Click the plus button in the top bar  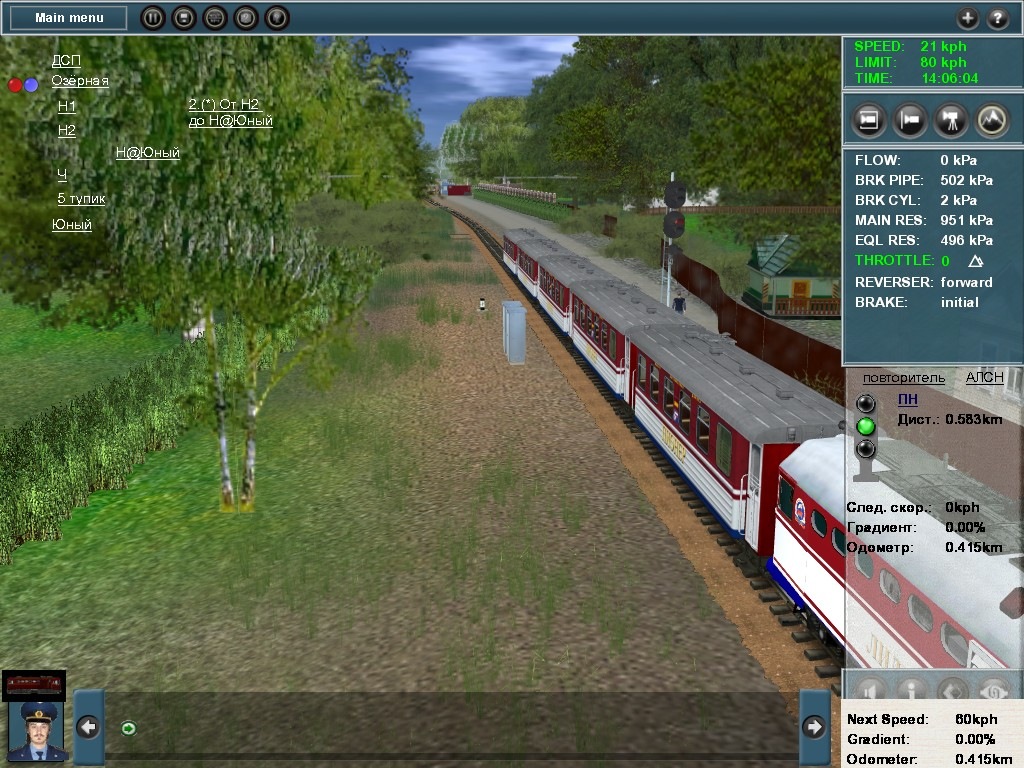967,18
